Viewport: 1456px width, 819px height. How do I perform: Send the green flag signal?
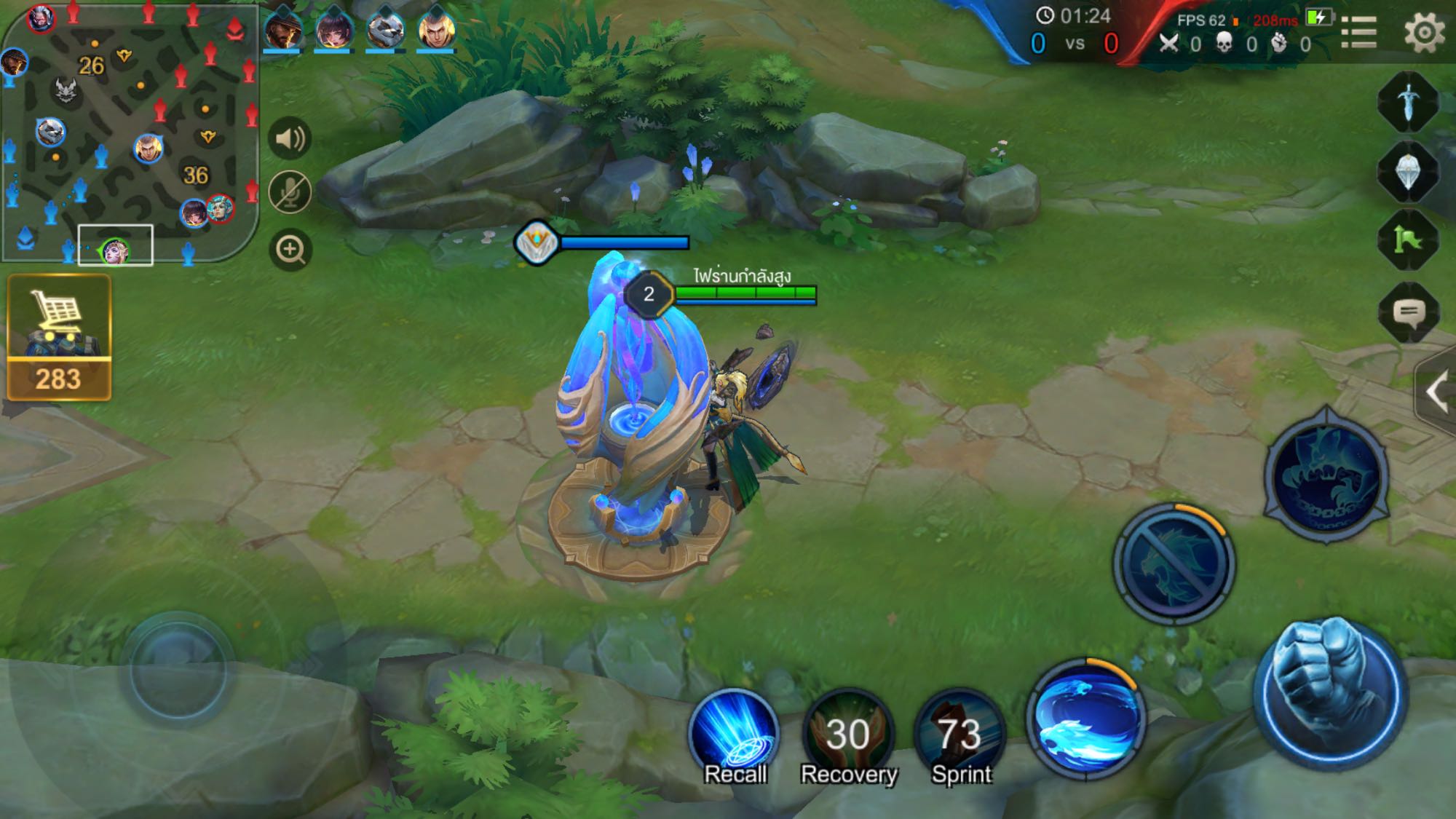click(1409, 240)
